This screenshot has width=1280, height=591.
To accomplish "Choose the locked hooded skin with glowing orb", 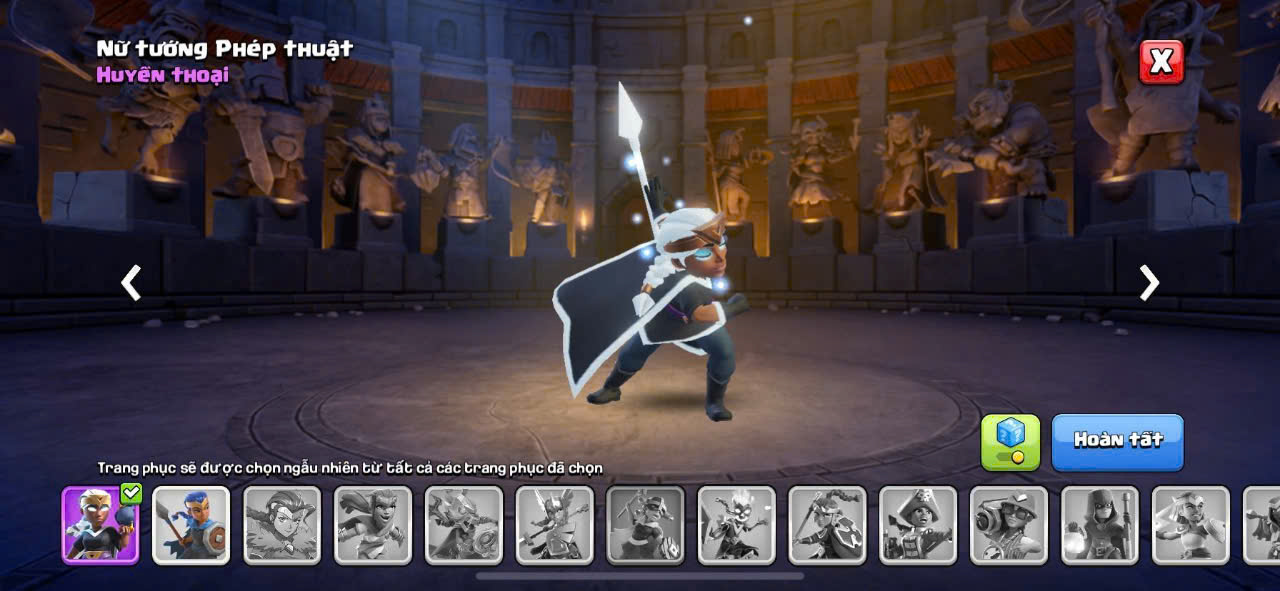I will [1100, 525].
